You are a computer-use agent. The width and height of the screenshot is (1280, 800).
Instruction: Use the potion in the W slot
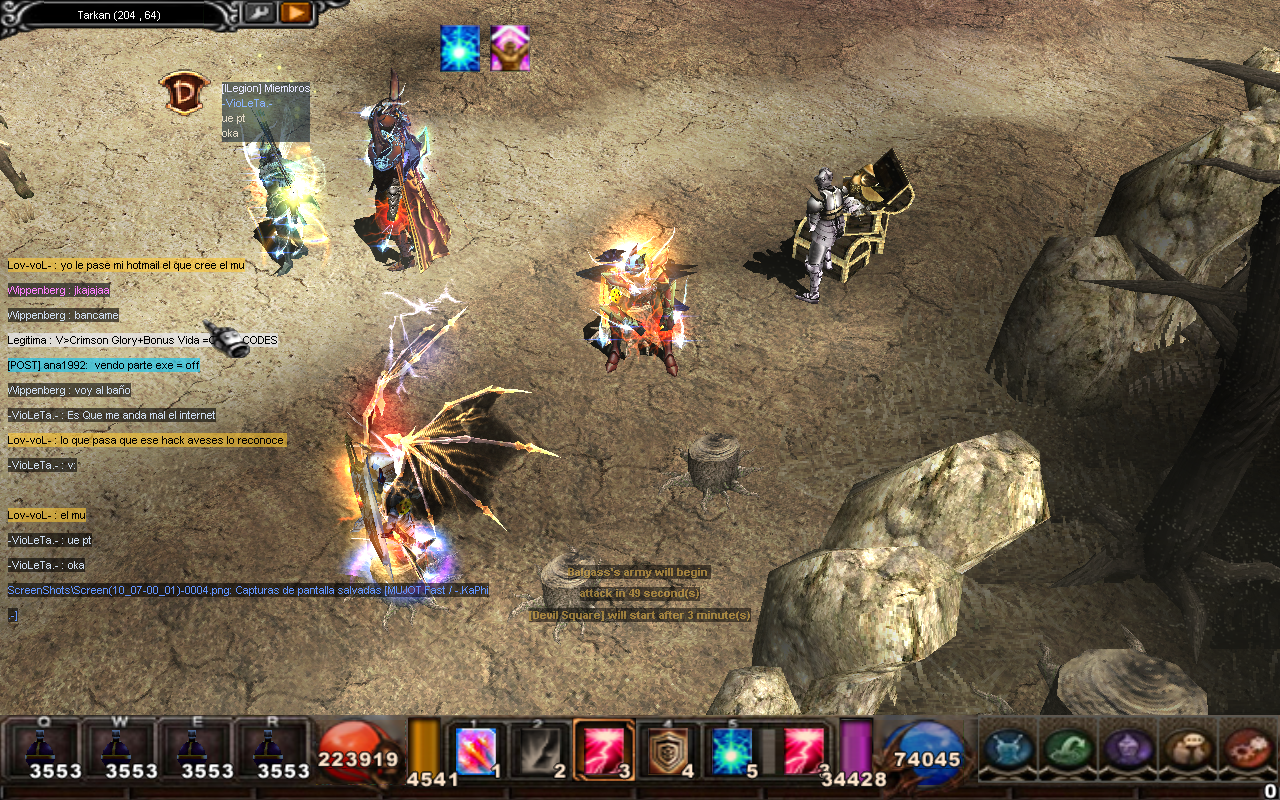coord(119,750)
